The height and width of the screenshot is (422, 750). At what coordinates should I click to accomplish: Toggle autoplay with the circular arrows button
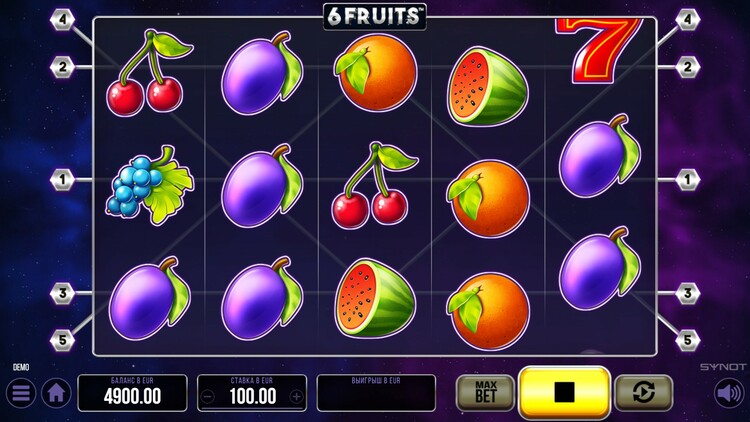point(643,393)
